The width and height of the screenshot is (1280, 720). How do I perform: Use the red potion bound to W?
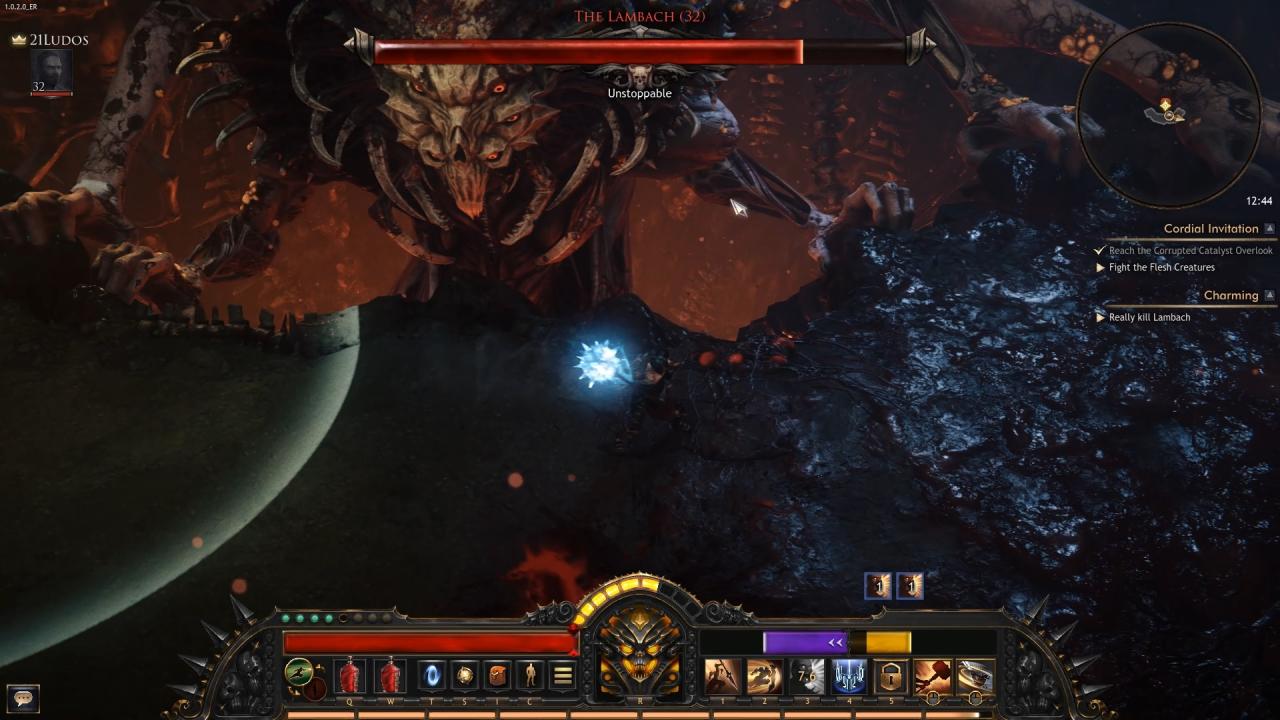390,676
